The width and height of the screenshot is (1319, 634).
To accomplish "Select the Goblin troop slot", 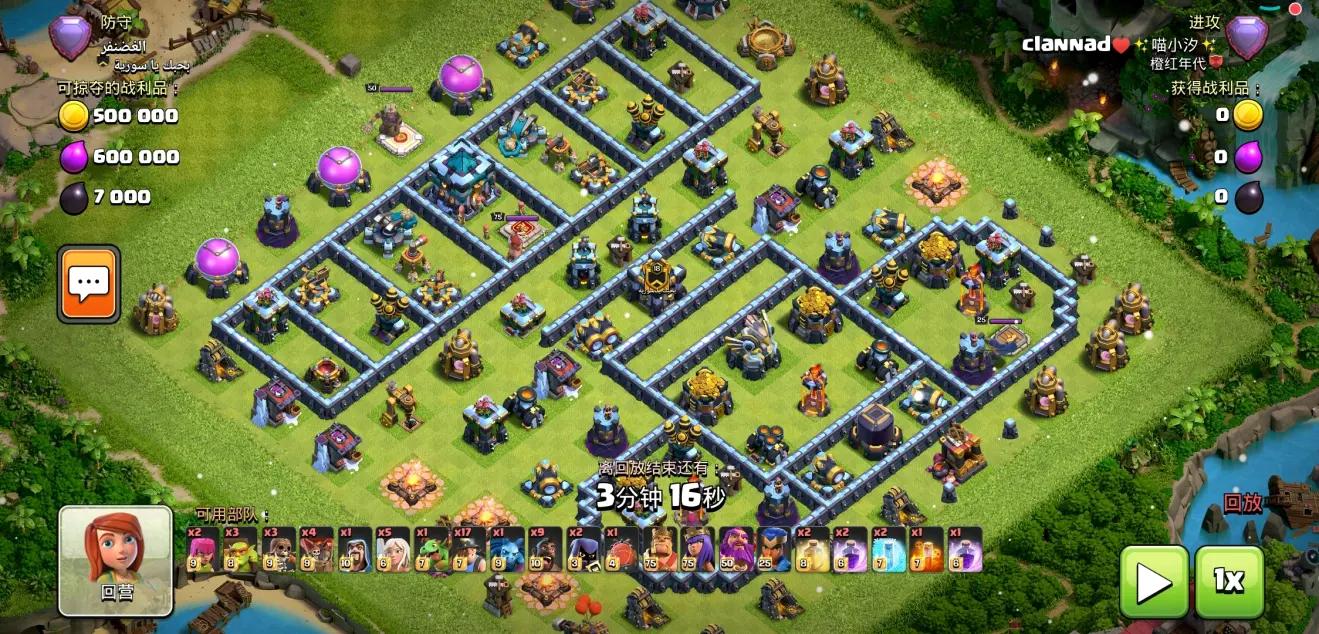I will pos(240,550).
